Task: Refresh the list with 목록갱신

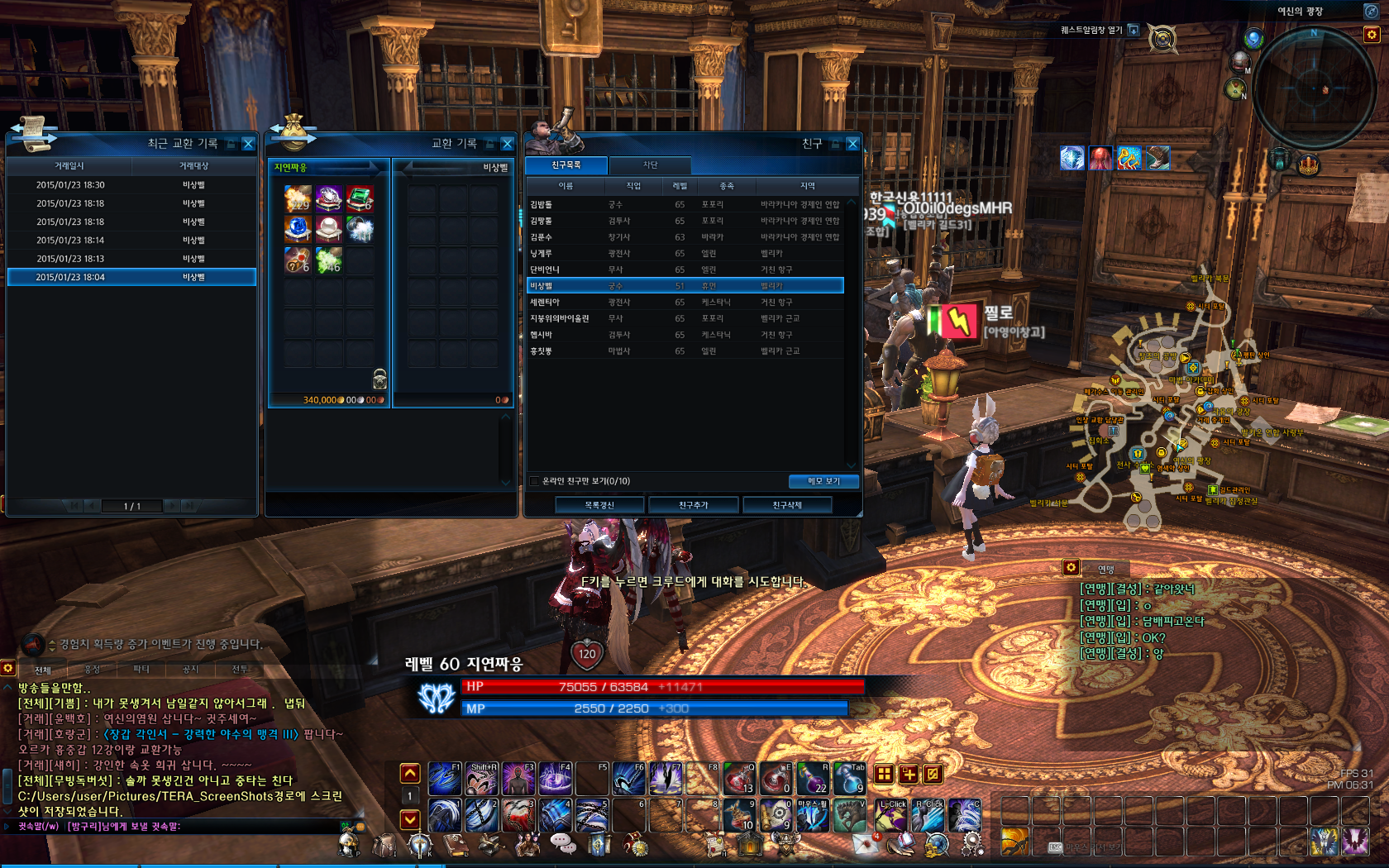Action: pyautogui.click(x=599, y=505)
